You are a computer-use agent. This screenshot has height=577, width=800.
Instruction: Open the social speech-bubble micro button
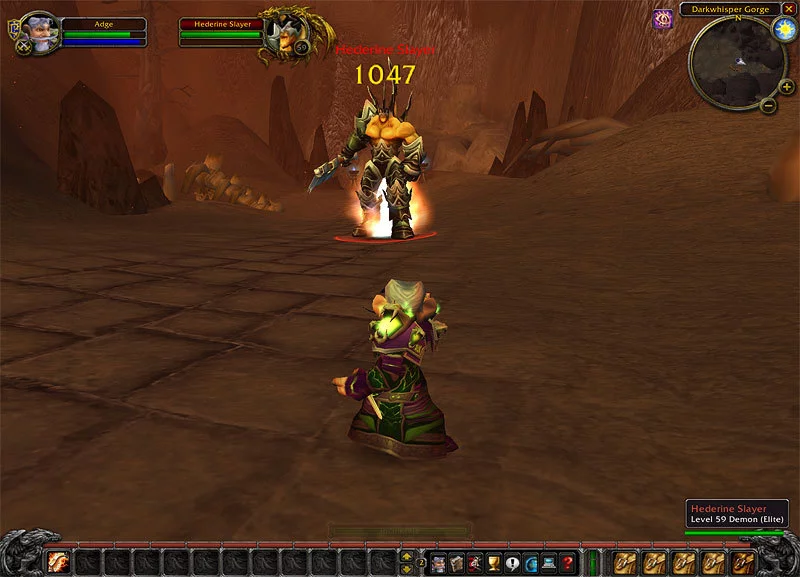[x=512, y=562]
